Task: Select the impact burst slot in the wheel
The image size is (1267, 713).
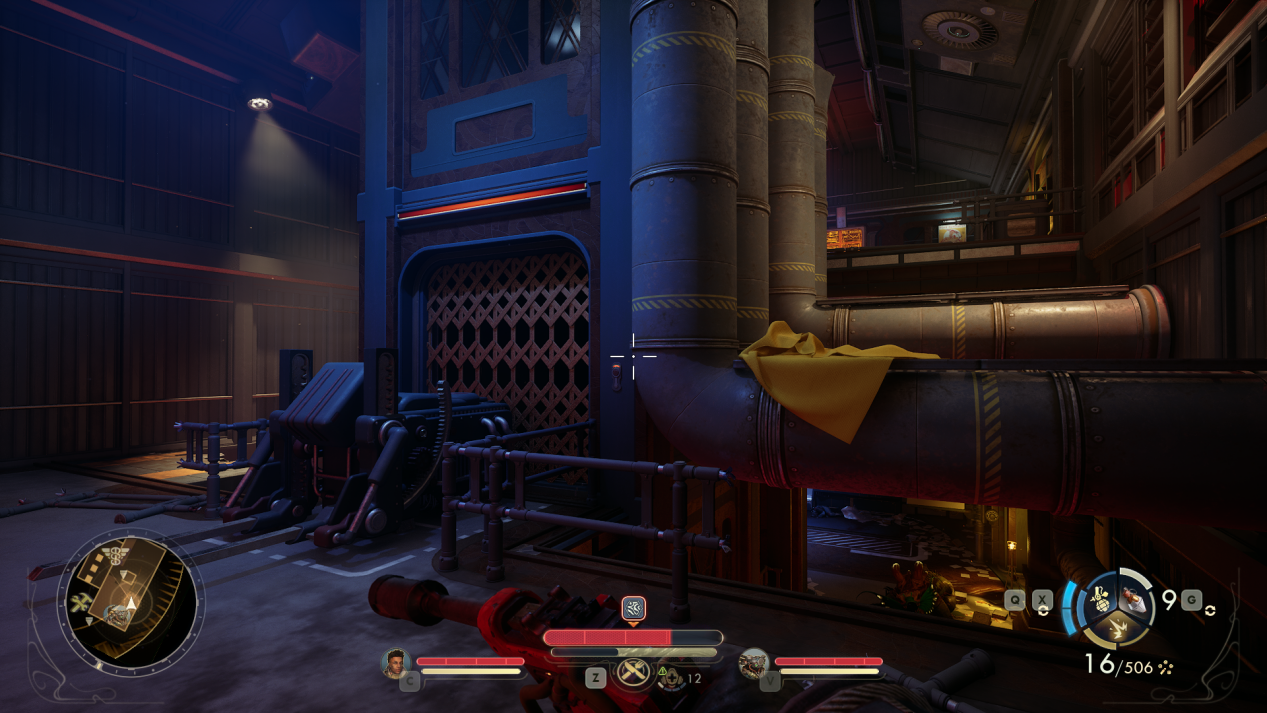Action: coord(1116,626)
